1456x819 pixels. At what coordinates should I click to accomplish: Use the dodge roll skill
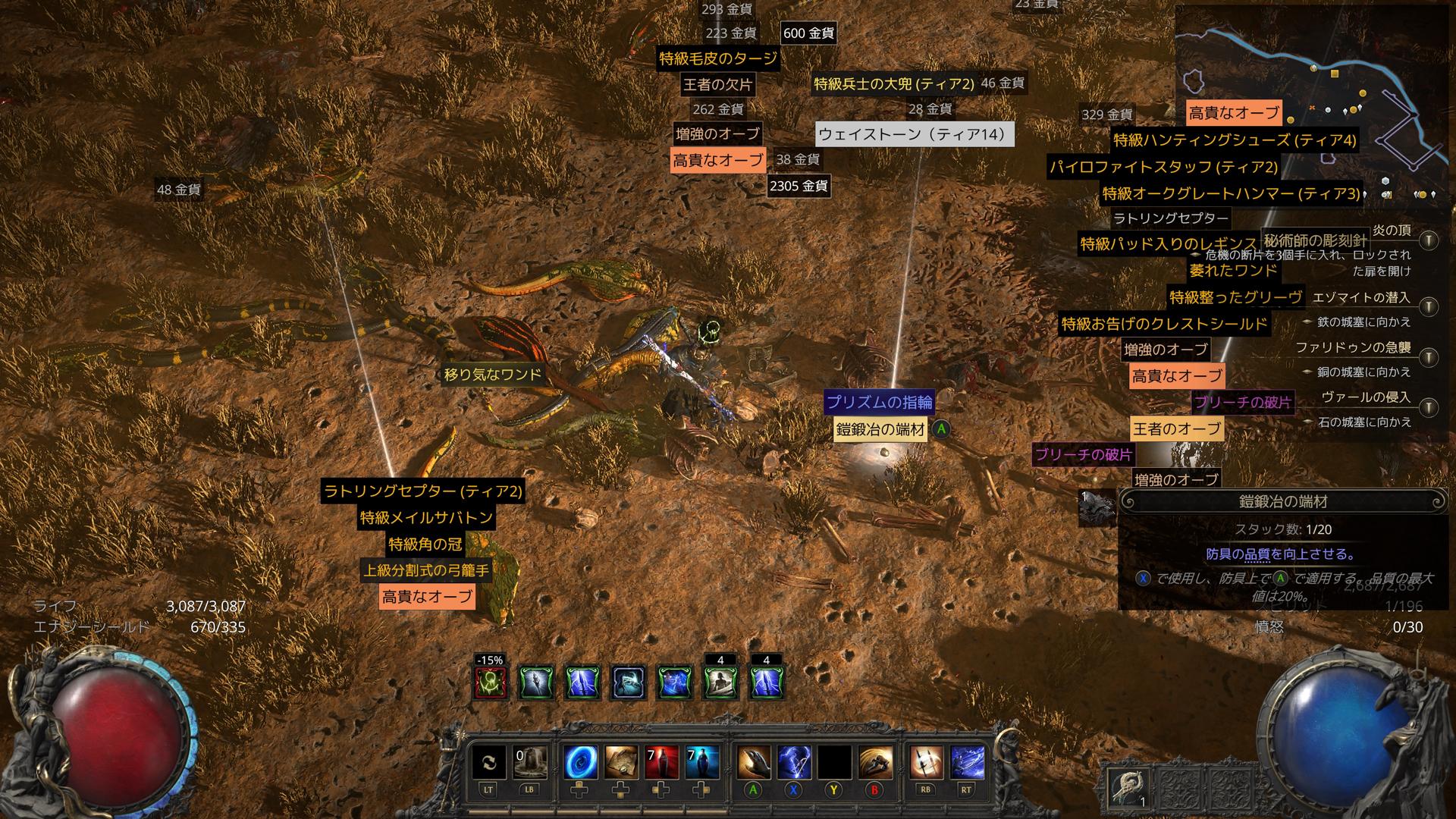[x=875, y=762]
